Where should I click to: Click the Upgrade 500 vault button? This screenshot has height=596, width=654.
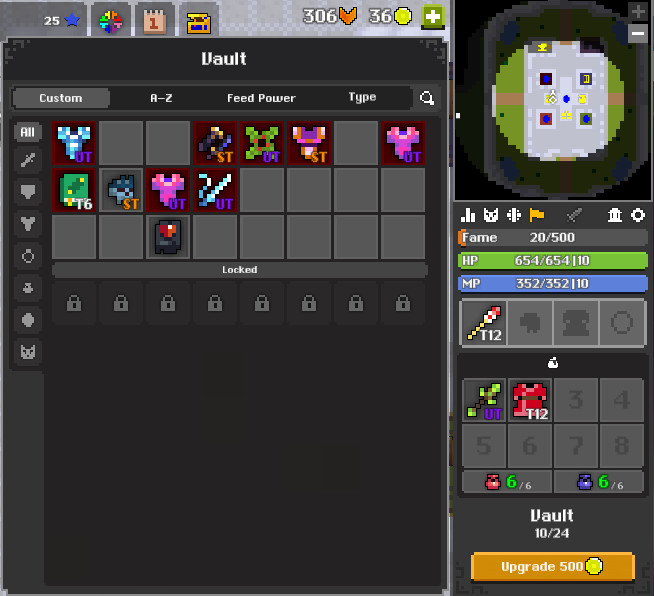(x=552, y=567)
